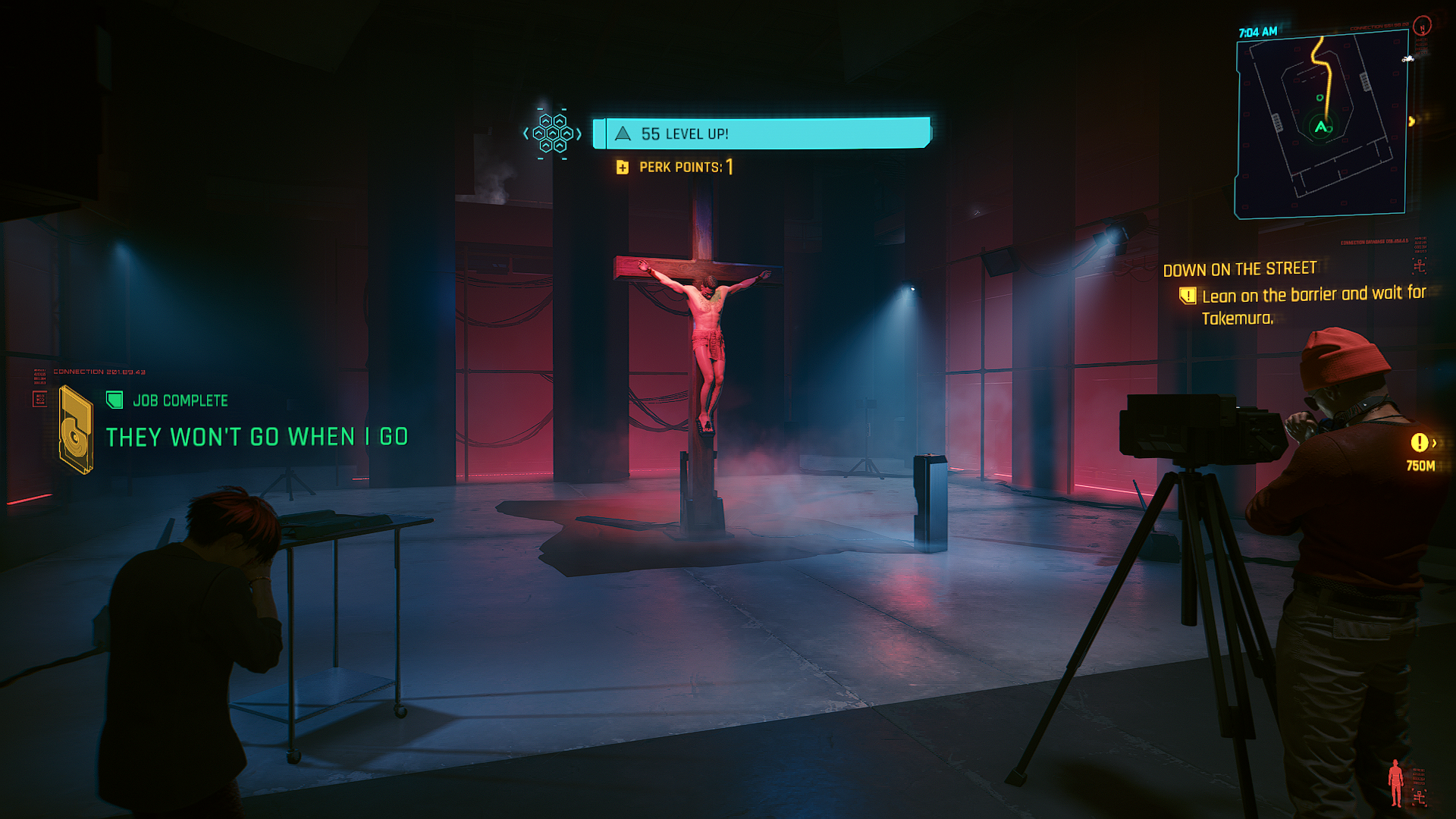This screenshot has width=1456, height=819.
Task: Click the minimap in the corner
Action: [1321, 127]
